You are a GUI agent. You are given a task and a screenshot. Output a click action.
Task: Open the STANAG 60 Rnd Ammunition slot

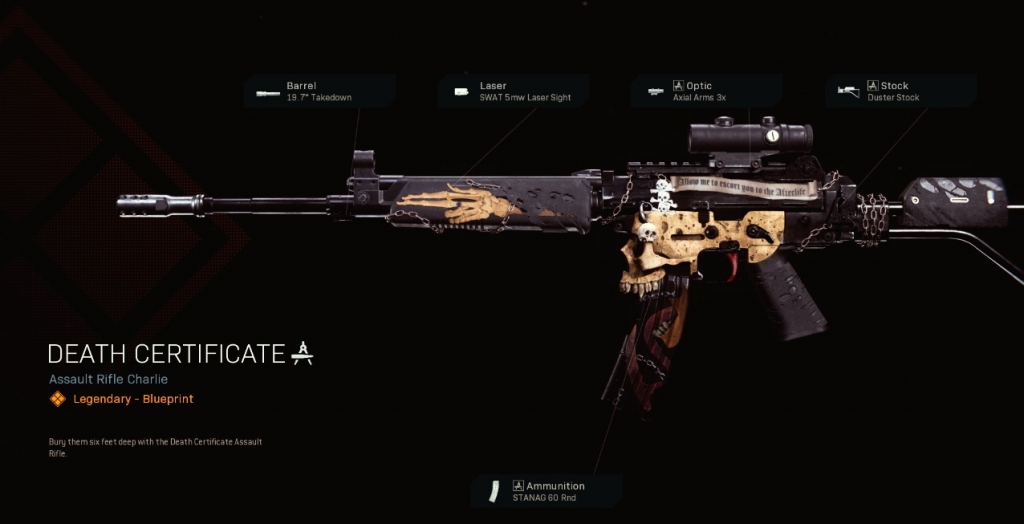point(546,491)
